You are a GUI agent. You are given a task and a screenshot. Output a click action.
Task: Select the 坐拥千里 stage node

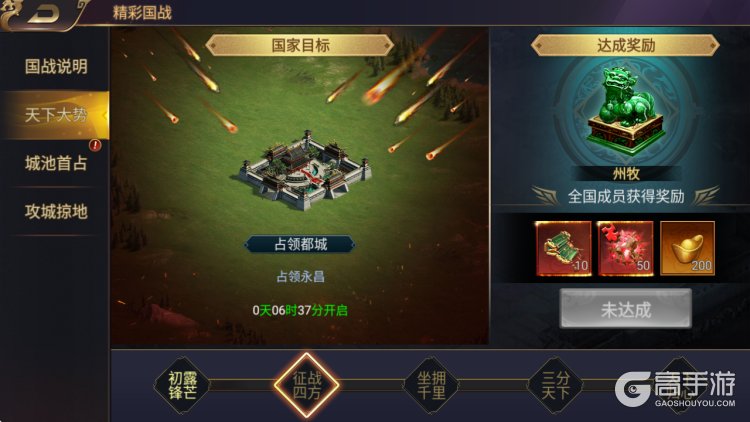point(431,385)
